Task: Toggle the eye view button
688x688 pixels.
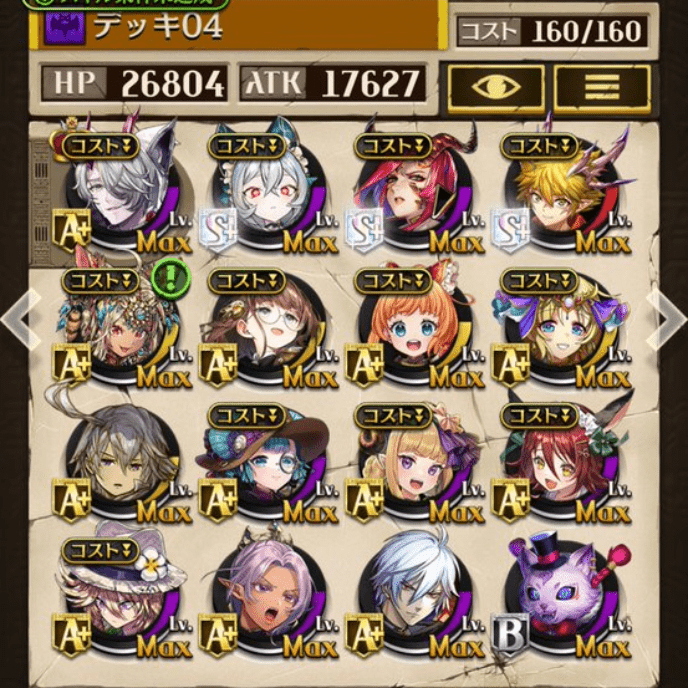Action: coord(496,87)
